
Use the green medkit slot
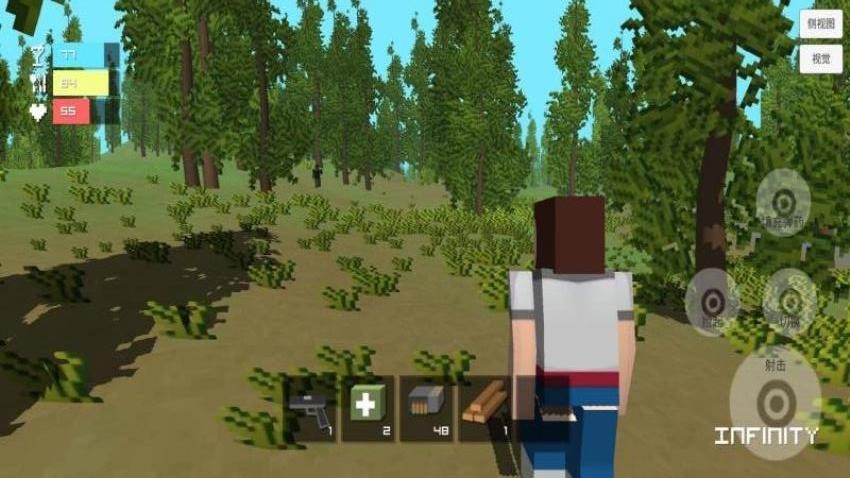(369, 408)
